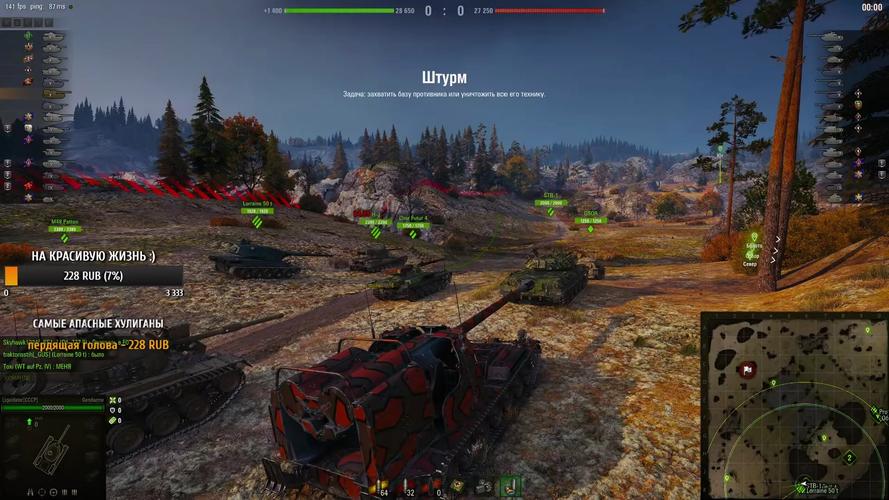Click the 228 RUB donation goal bar

pos(93,276)
